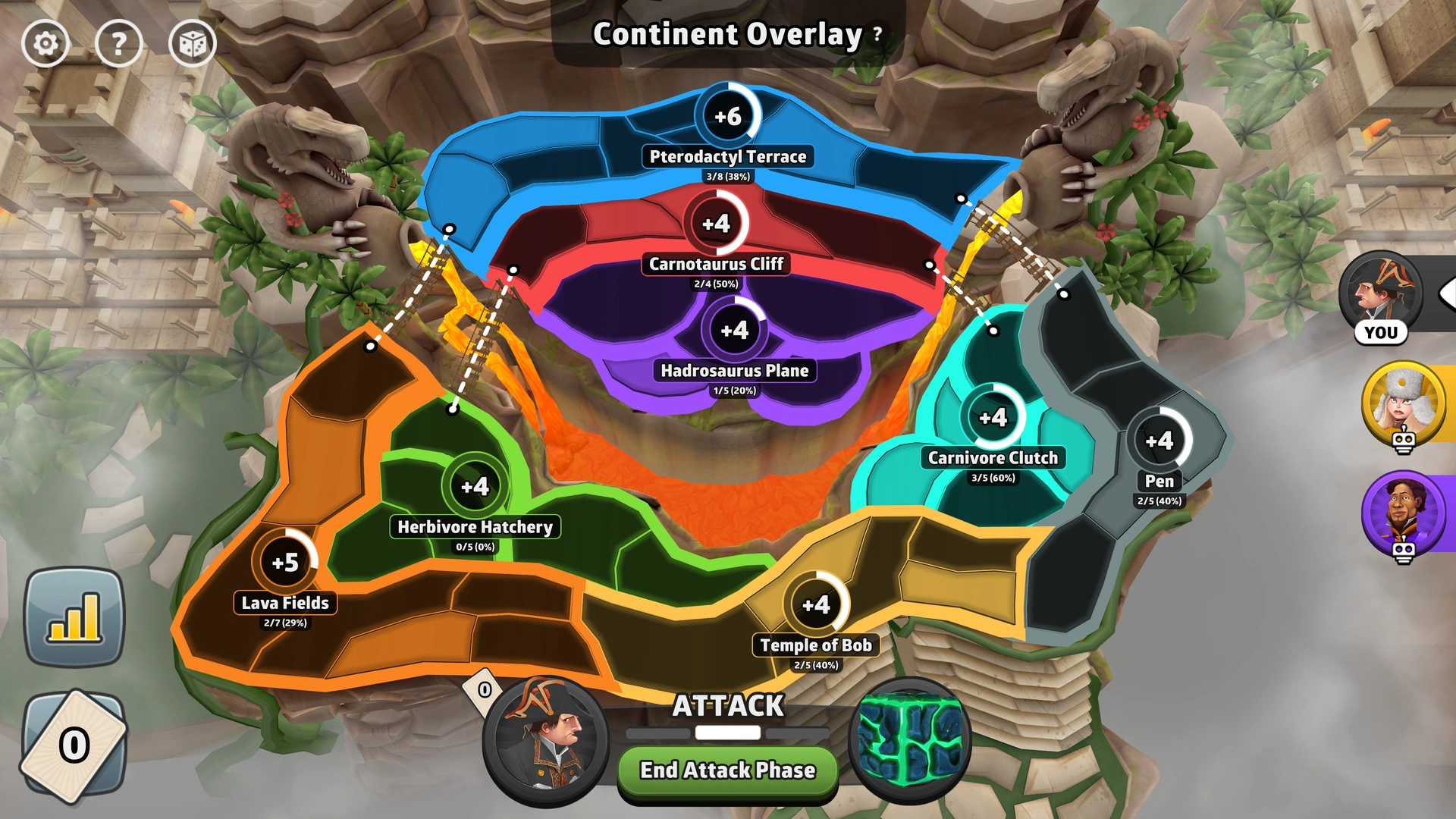Viewport: 1456px width, 819px height.
Task: Click the Continent Overlay title
Action: (726, 33)
